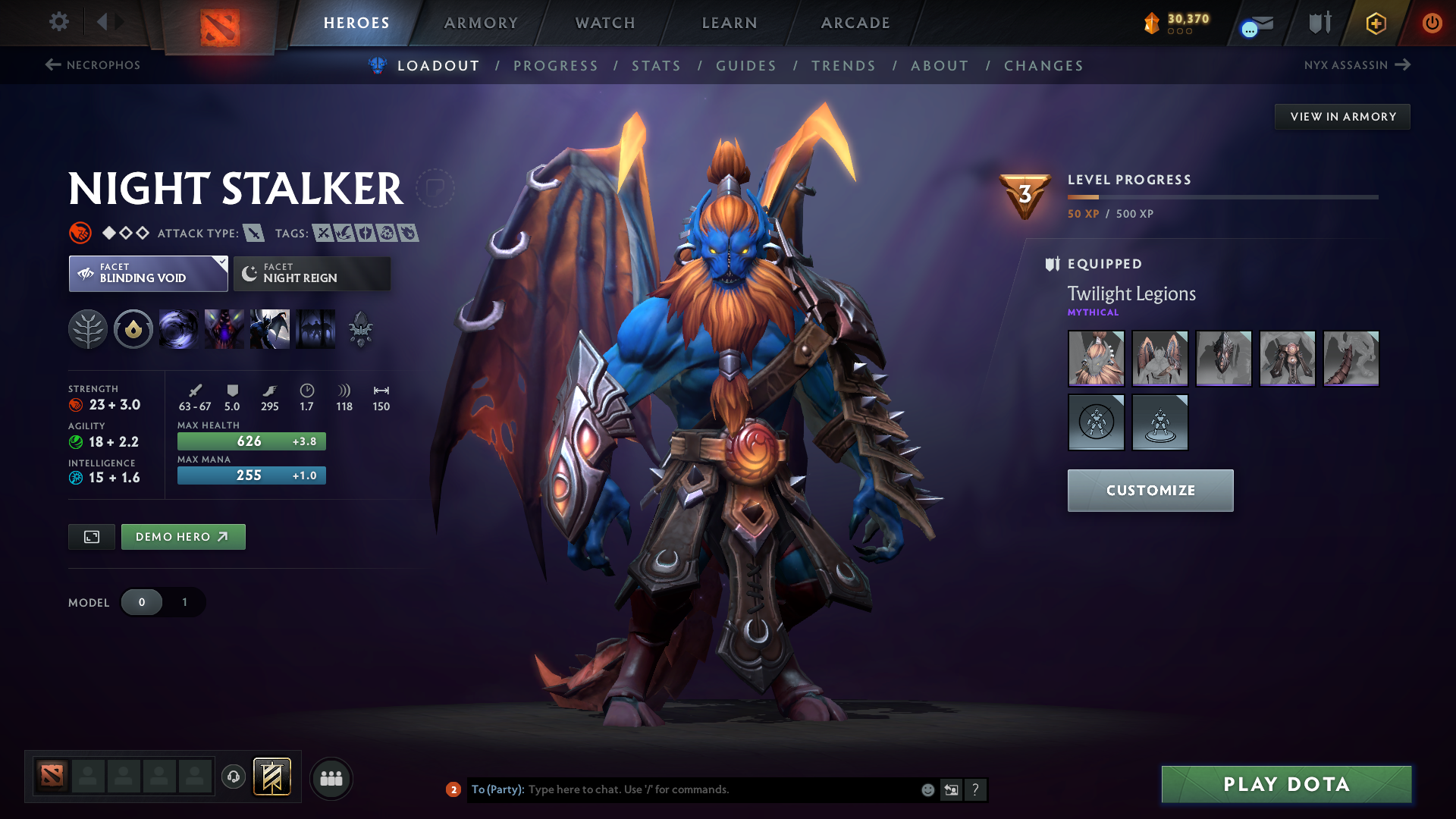Open the find party friends icon
Viewport: 1456px width, 819px height.
click(x=331, y=778)
